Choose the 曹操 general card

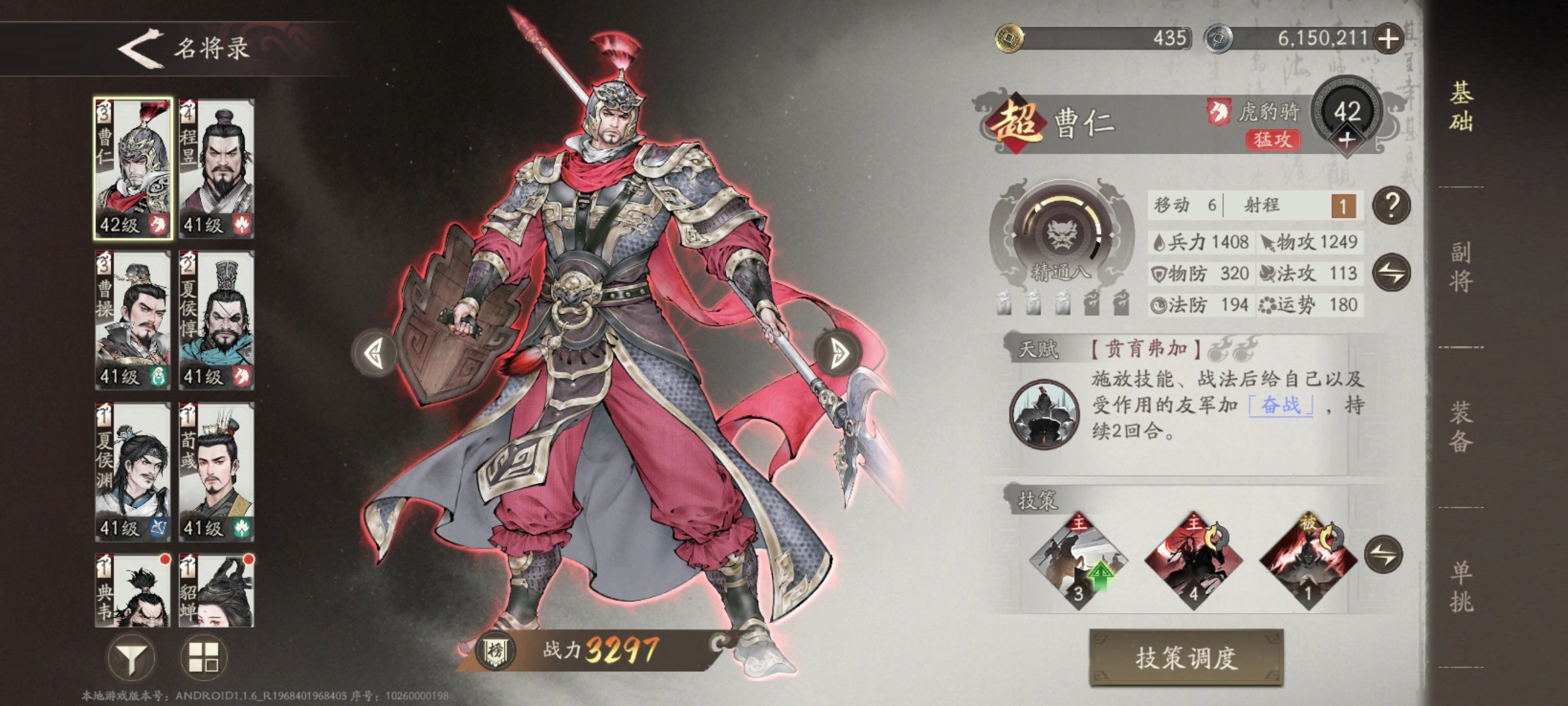point(132,319)
